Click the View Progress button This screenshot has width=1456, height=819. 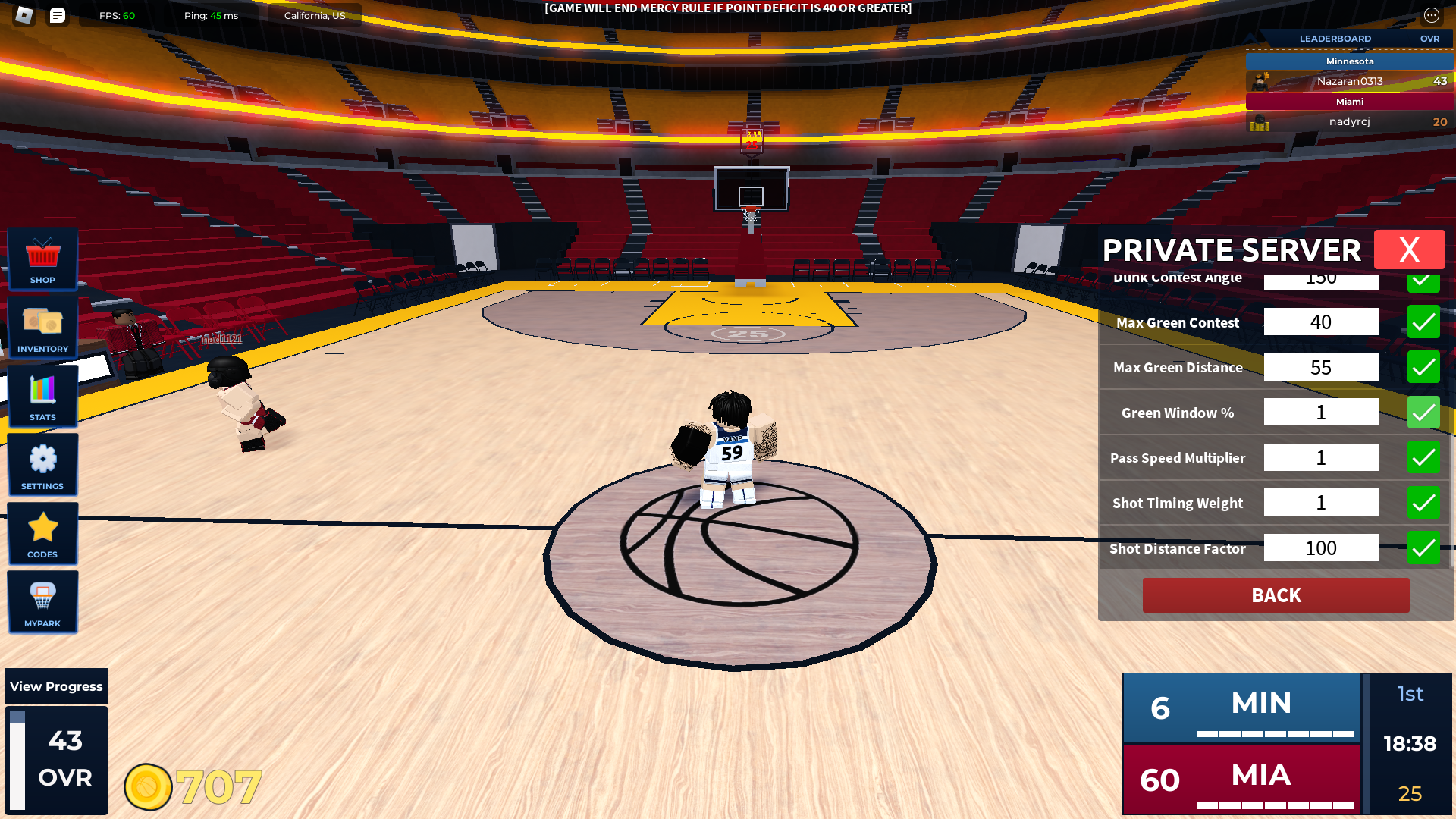[x=56, y=686]
